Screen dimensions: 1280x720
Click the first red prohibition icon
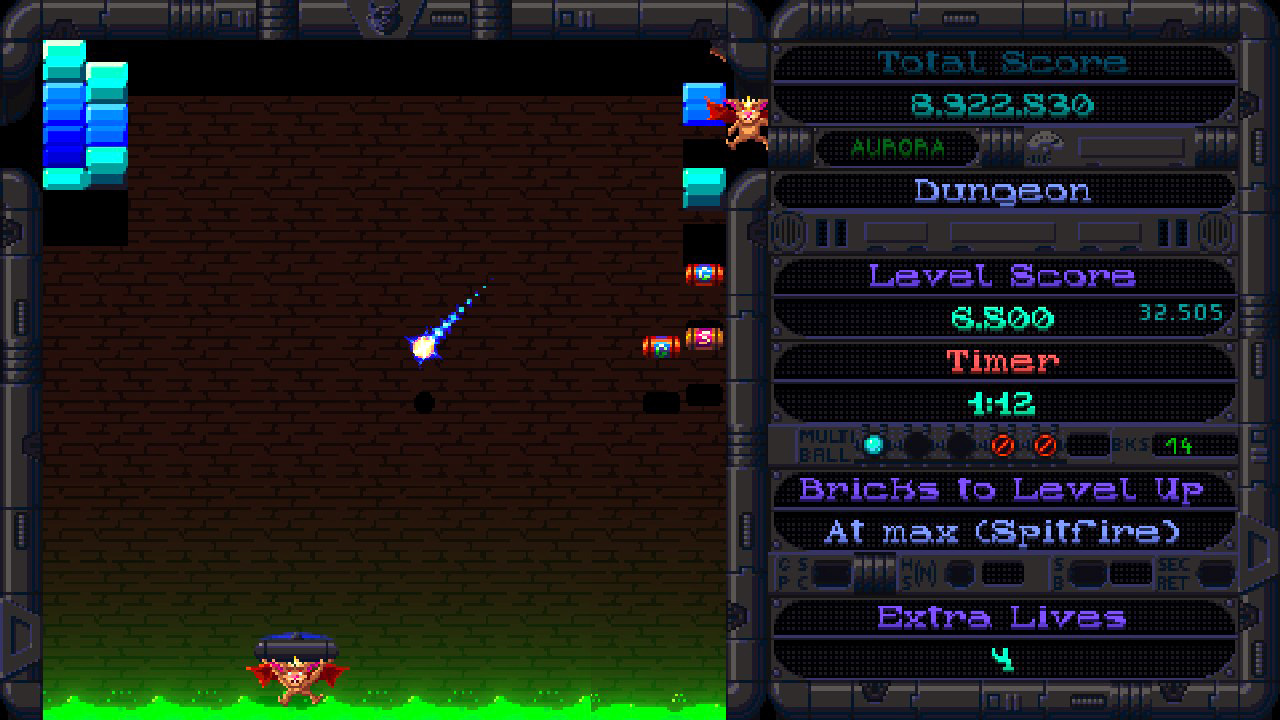(1004, 445)
